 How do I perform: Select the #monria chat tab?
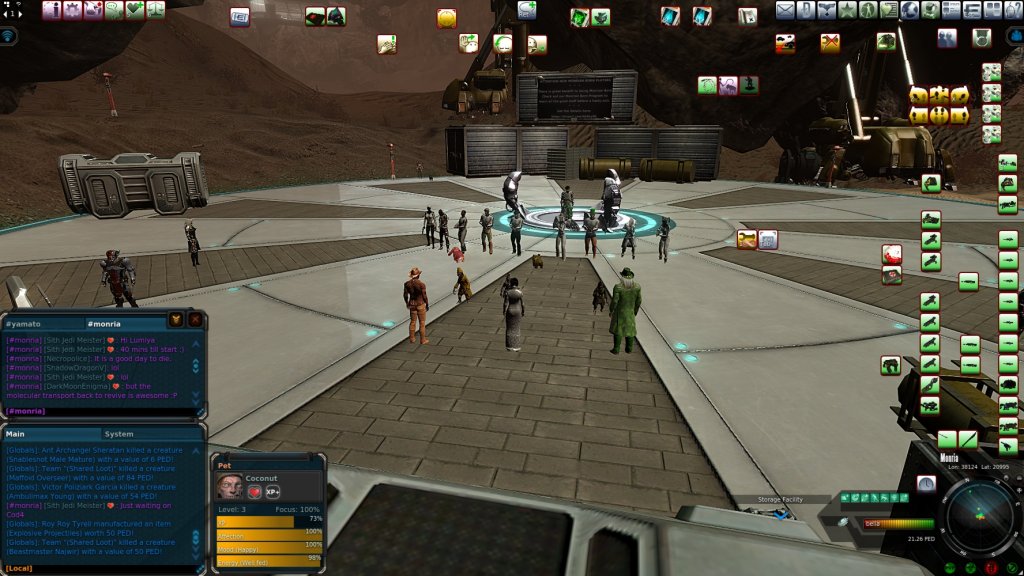pos(103,324)
